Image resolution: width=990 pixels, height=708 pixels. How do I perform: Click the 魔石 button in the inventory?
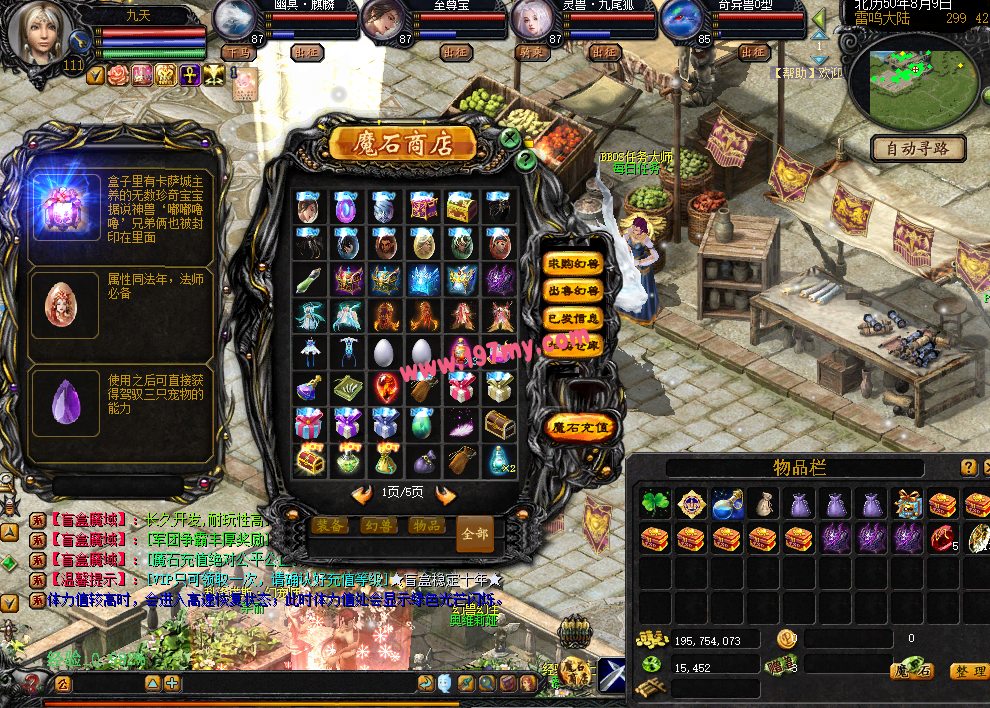(912, 671)
